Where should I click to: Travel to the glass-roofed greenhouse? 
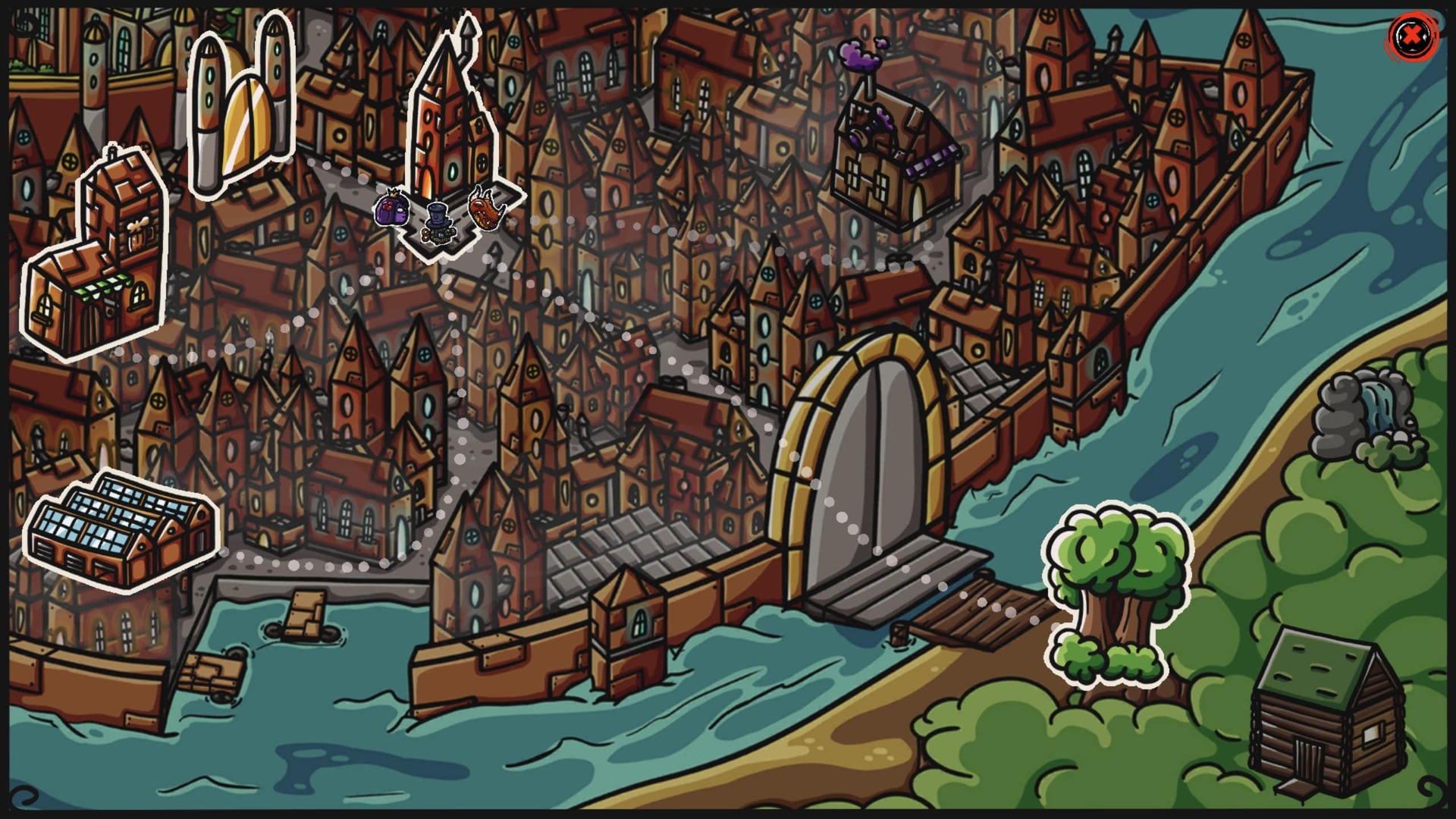point(121,529)
